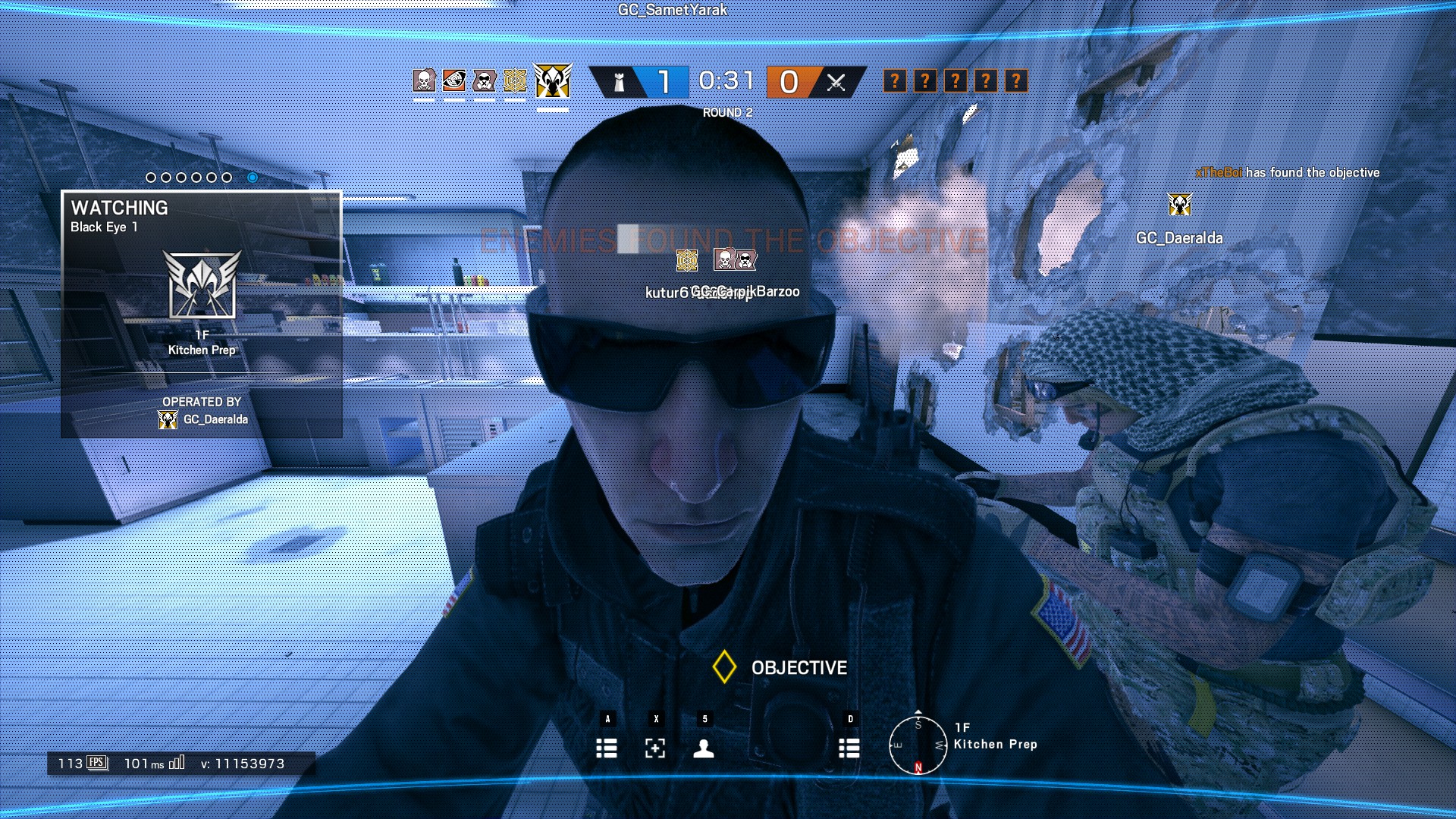Click the first-person viewer icon bound to 5
This screenshot has height=819, width=1456.
coord(705,749)
